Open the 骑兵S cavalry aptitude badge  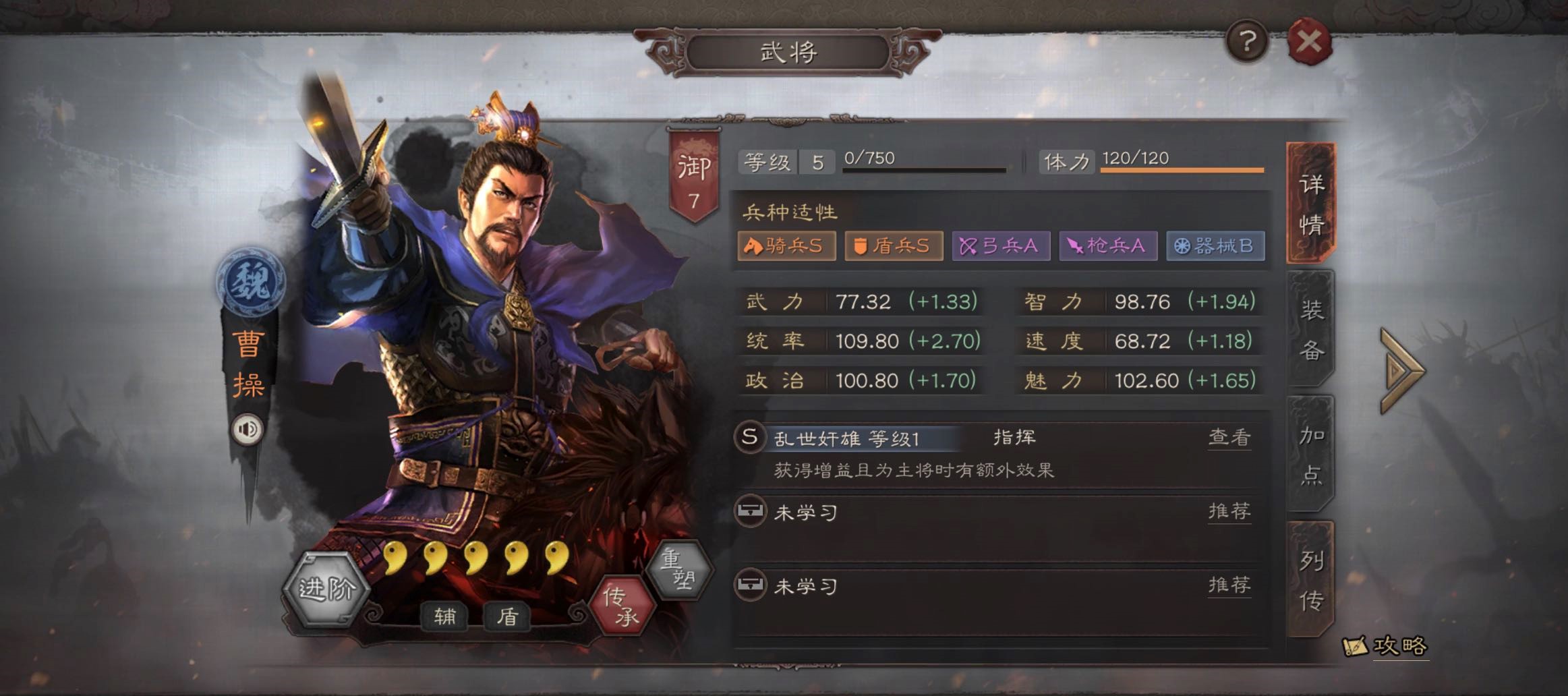786,247
